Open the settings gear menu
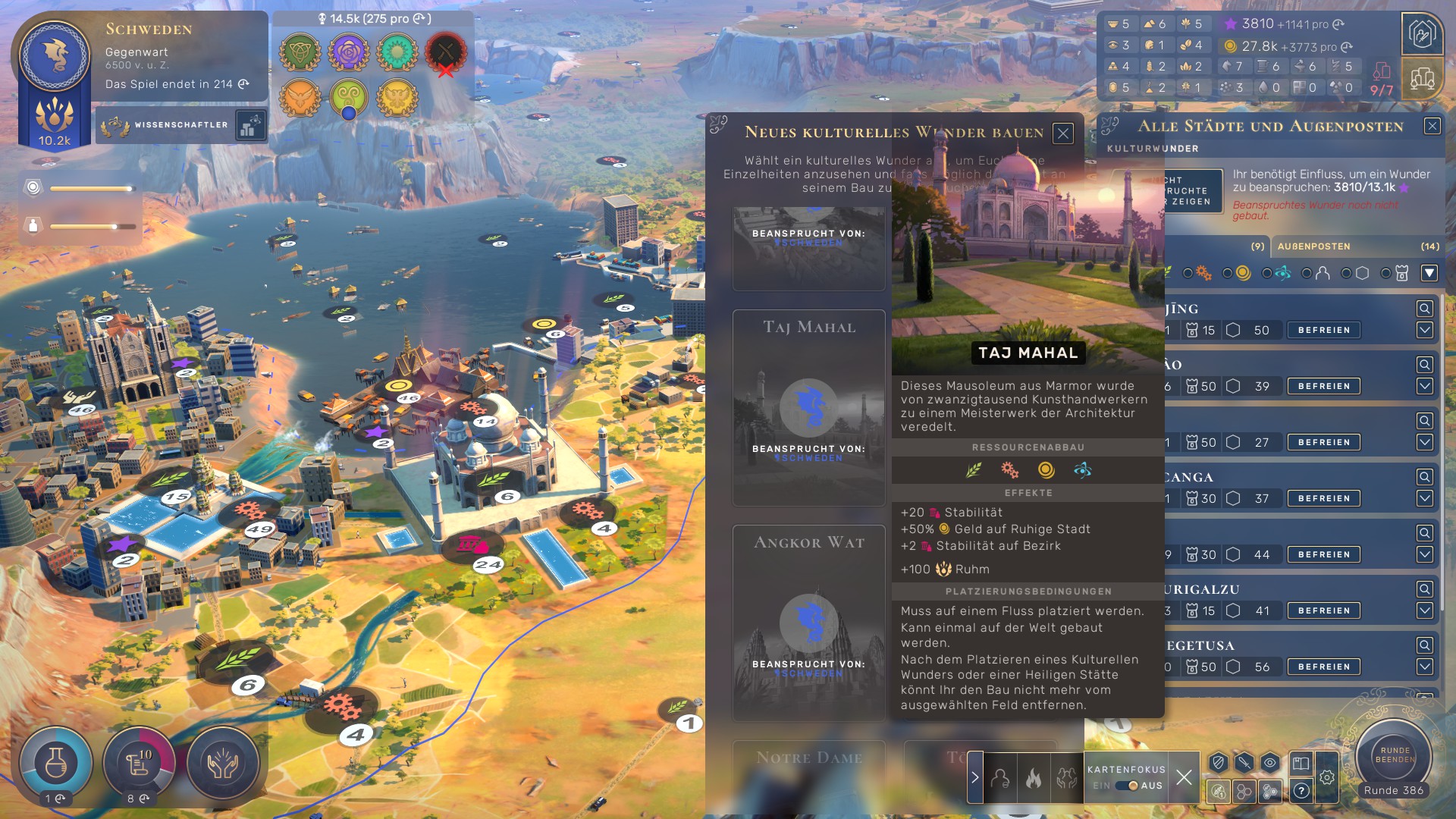The height and width of the screenshot is (819, 1456). [x=1326, y=777]
